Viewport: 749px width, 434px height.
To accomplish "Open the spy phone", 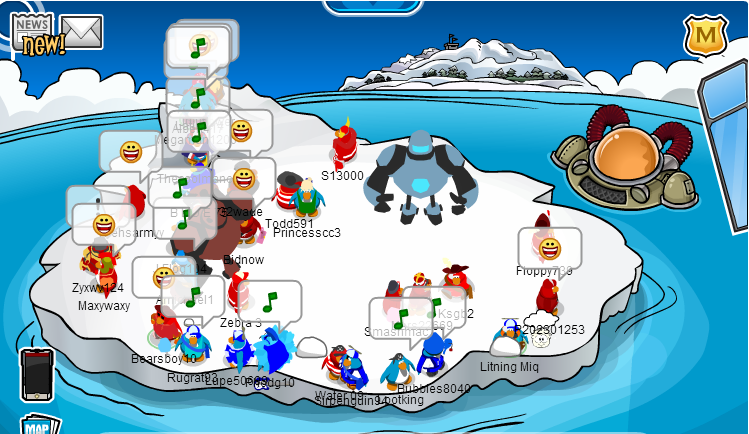I will click(34, 374).
